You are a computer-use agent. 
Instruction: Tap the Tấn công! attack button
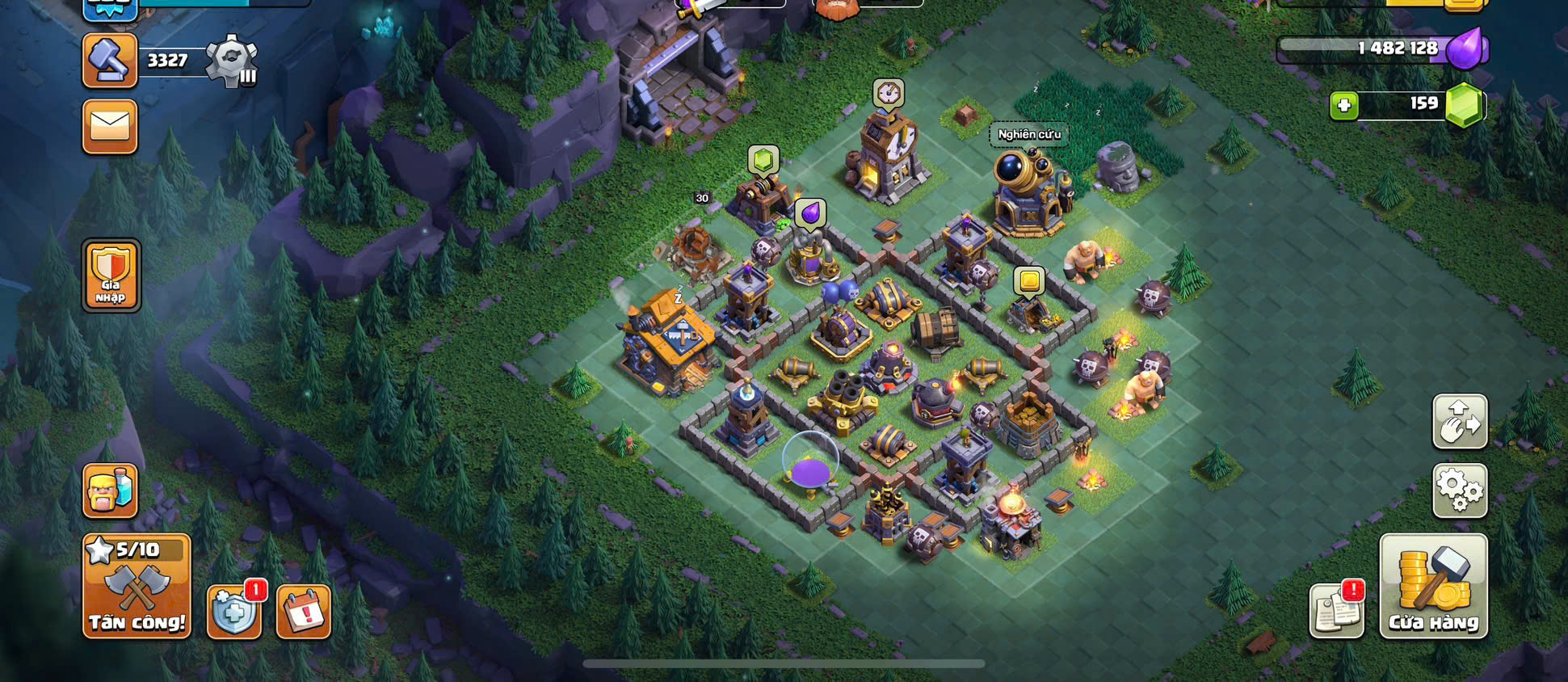tap(137, 587)
